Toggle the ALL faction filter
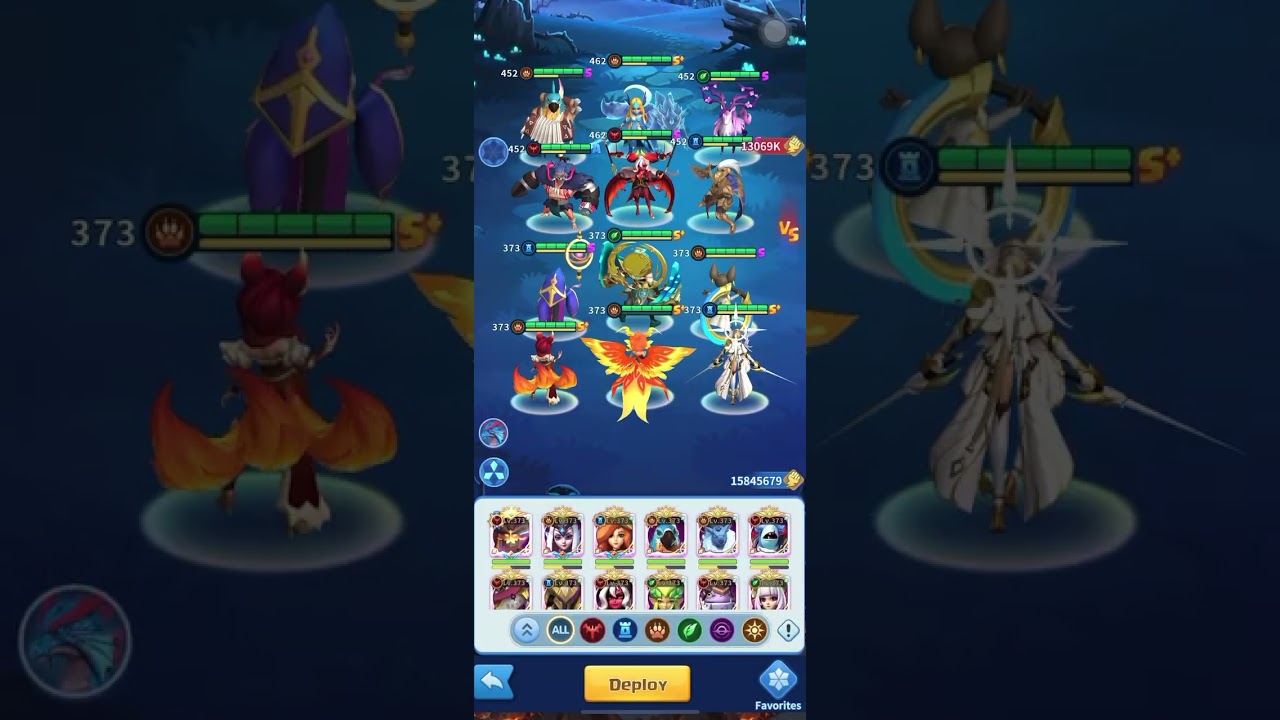The width and height of the screenshot is (1280, 720). pyautogui.click(x=560, y=628)
